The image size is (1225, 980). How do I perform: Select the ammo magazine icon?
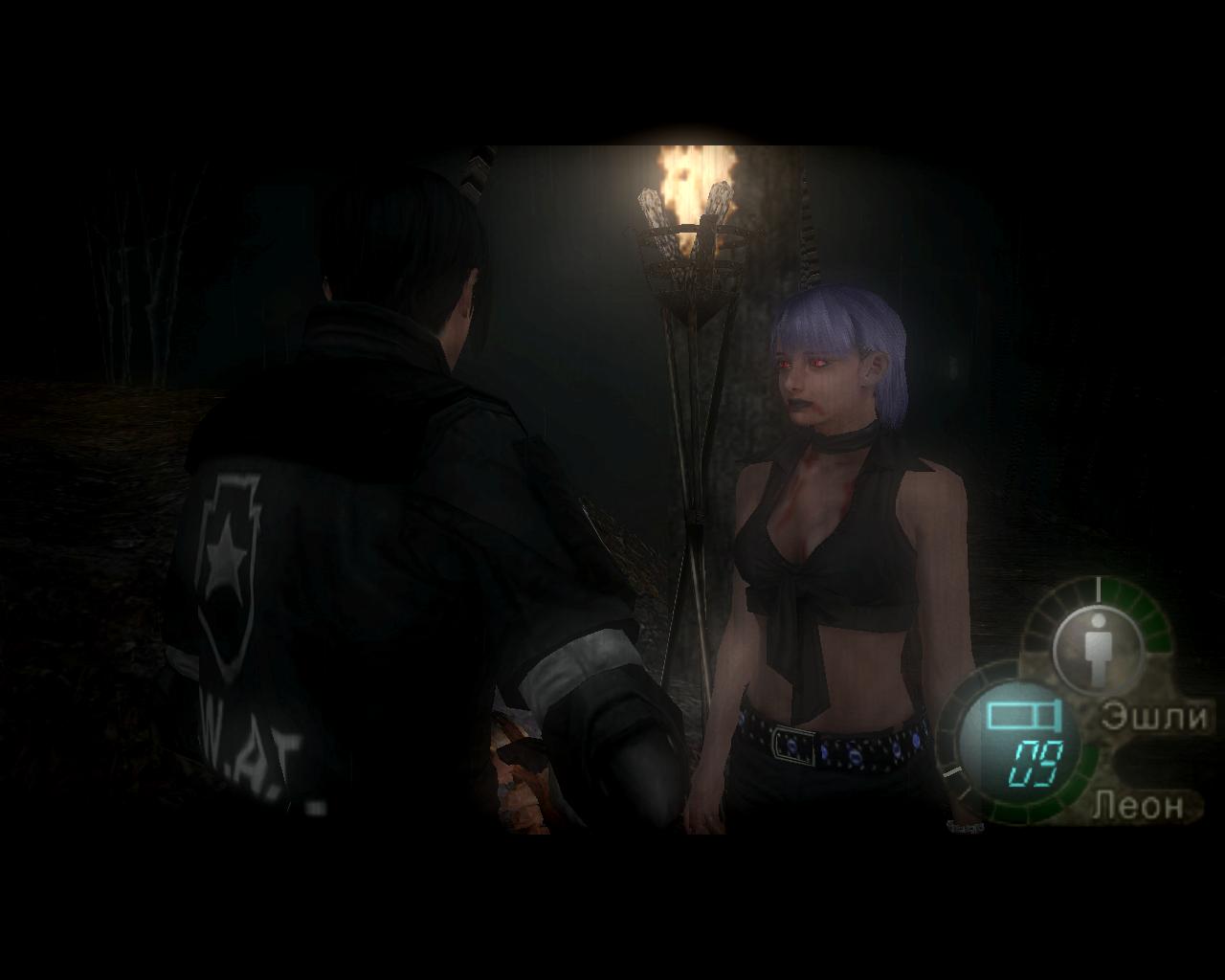(x=1022, y=714)
